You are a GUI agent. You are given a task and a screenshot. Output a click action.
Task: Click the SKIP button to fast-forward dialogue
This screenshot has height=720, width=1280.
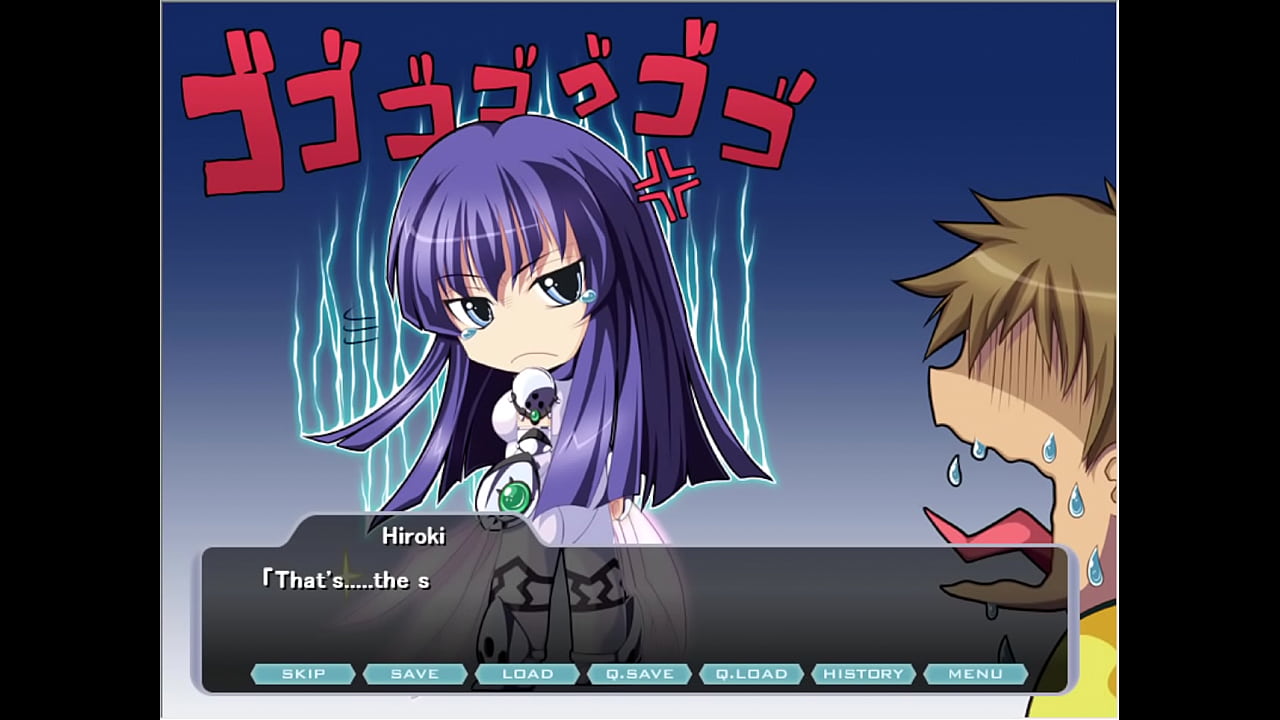[305, 673]
